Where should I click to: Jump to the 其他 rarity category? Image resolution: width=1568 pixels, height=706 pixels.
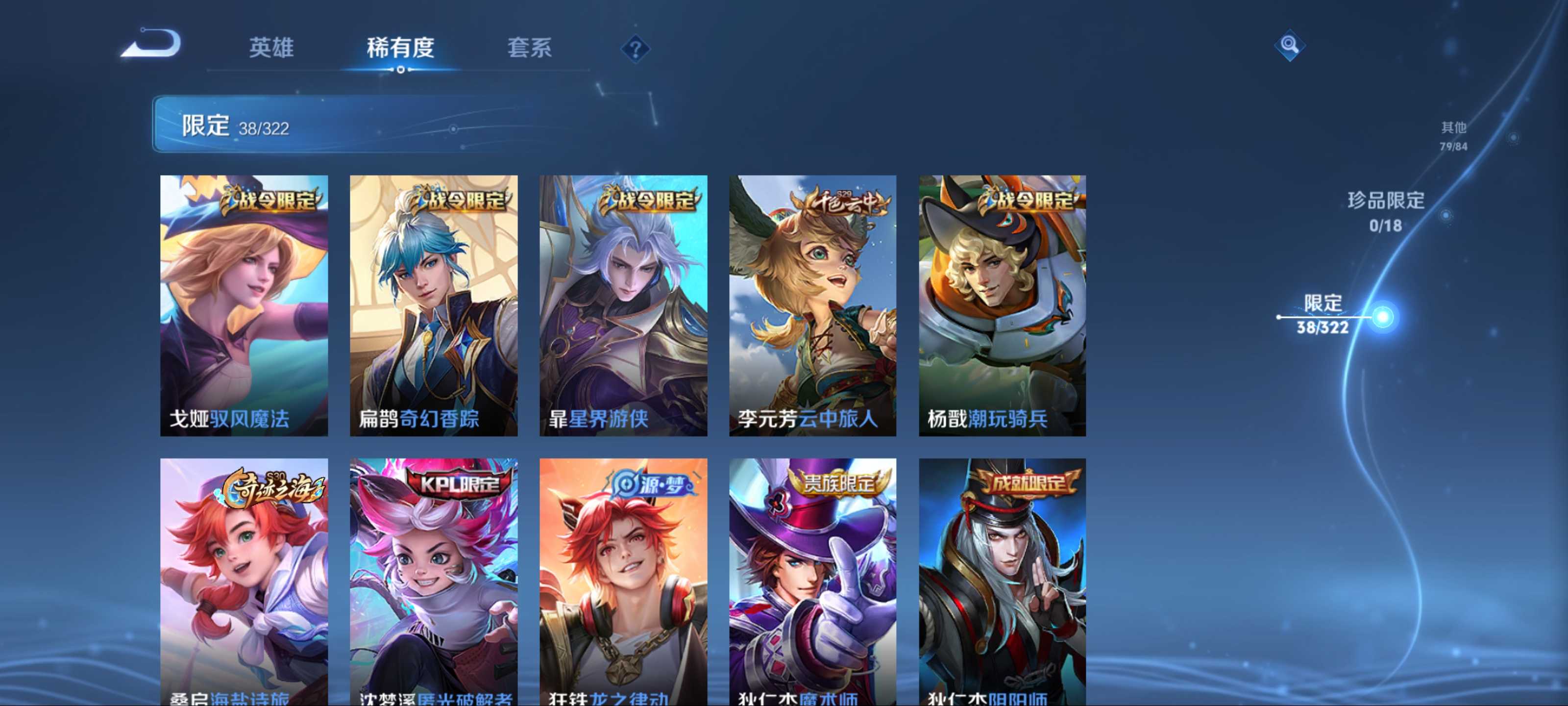[x=1453, y=135]
